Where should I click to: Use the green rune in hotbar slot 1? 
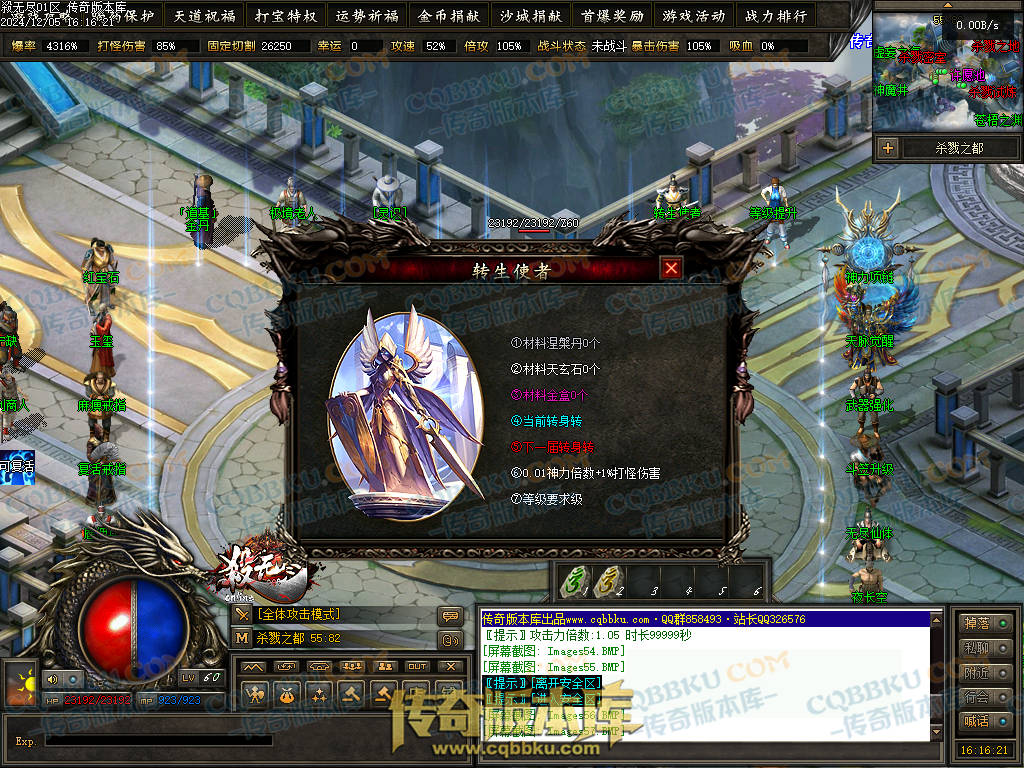(x=572, y=581)
